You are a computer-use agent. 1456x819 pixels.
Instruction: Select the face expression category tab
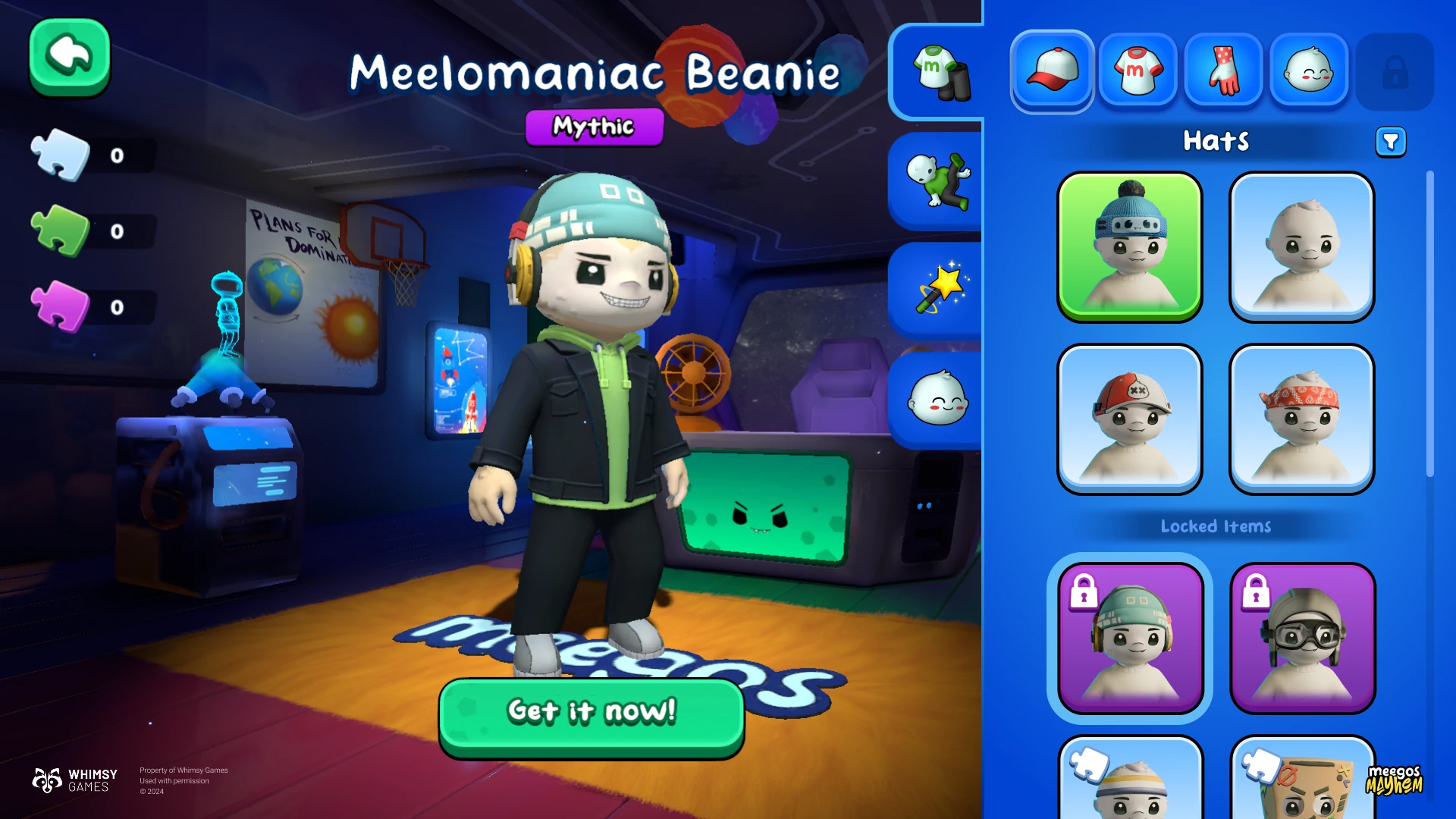(1309, 71)
